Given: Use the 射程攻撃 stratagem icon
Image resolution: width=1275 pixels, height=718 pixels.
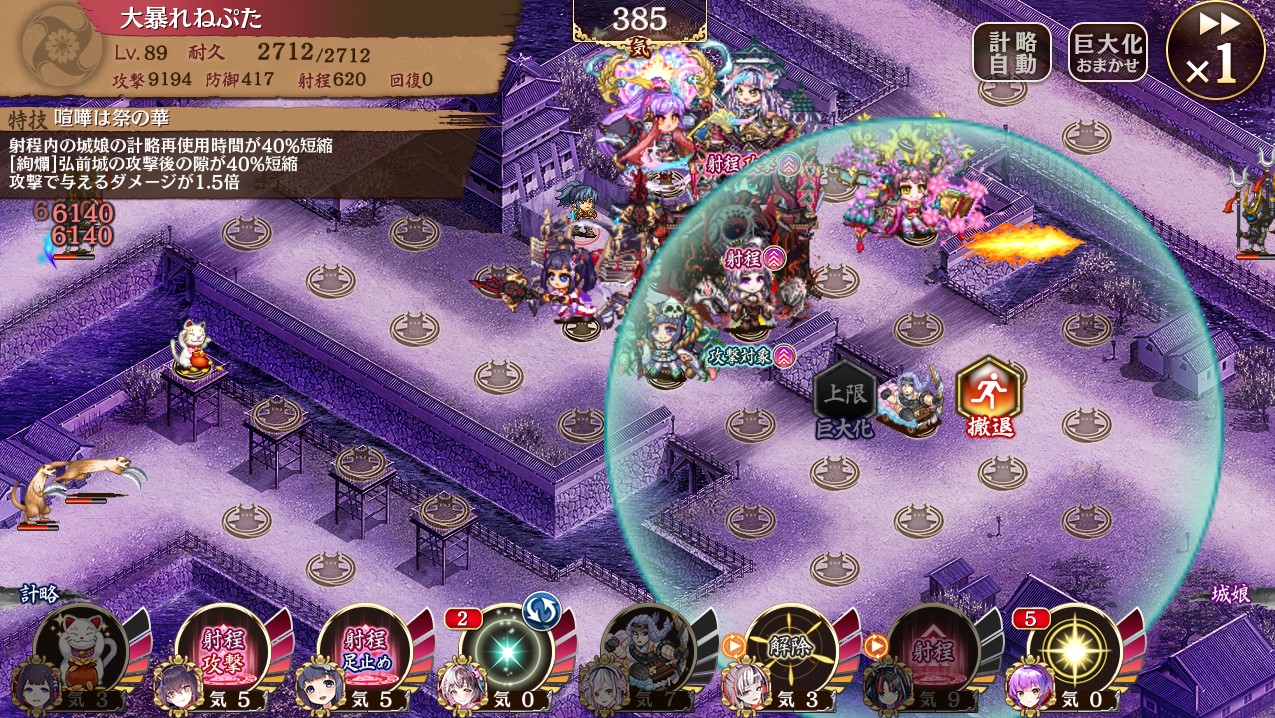Looking at the screenshot, I should point(222,648).
